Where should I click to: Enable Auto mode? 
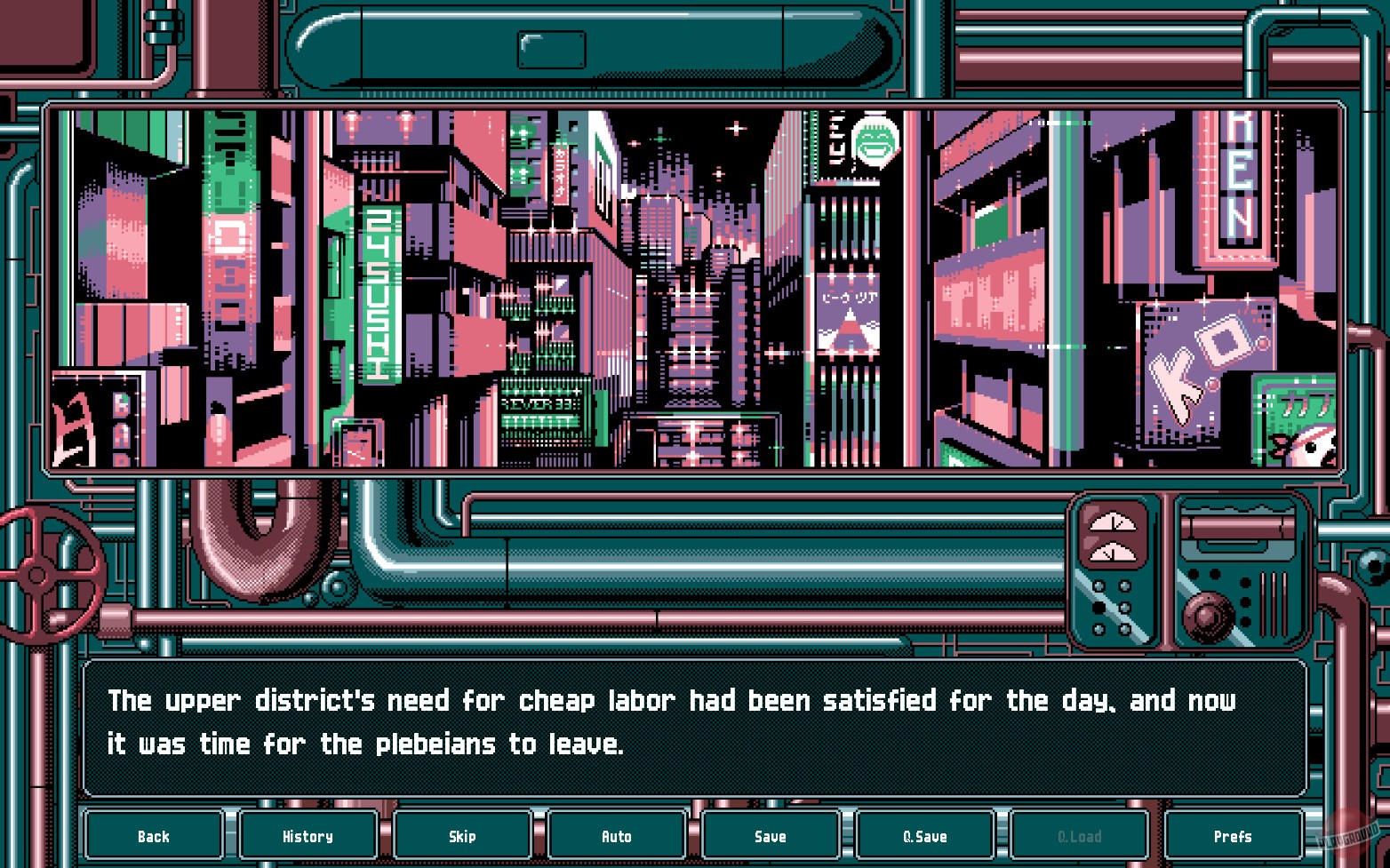coord(616,836)
